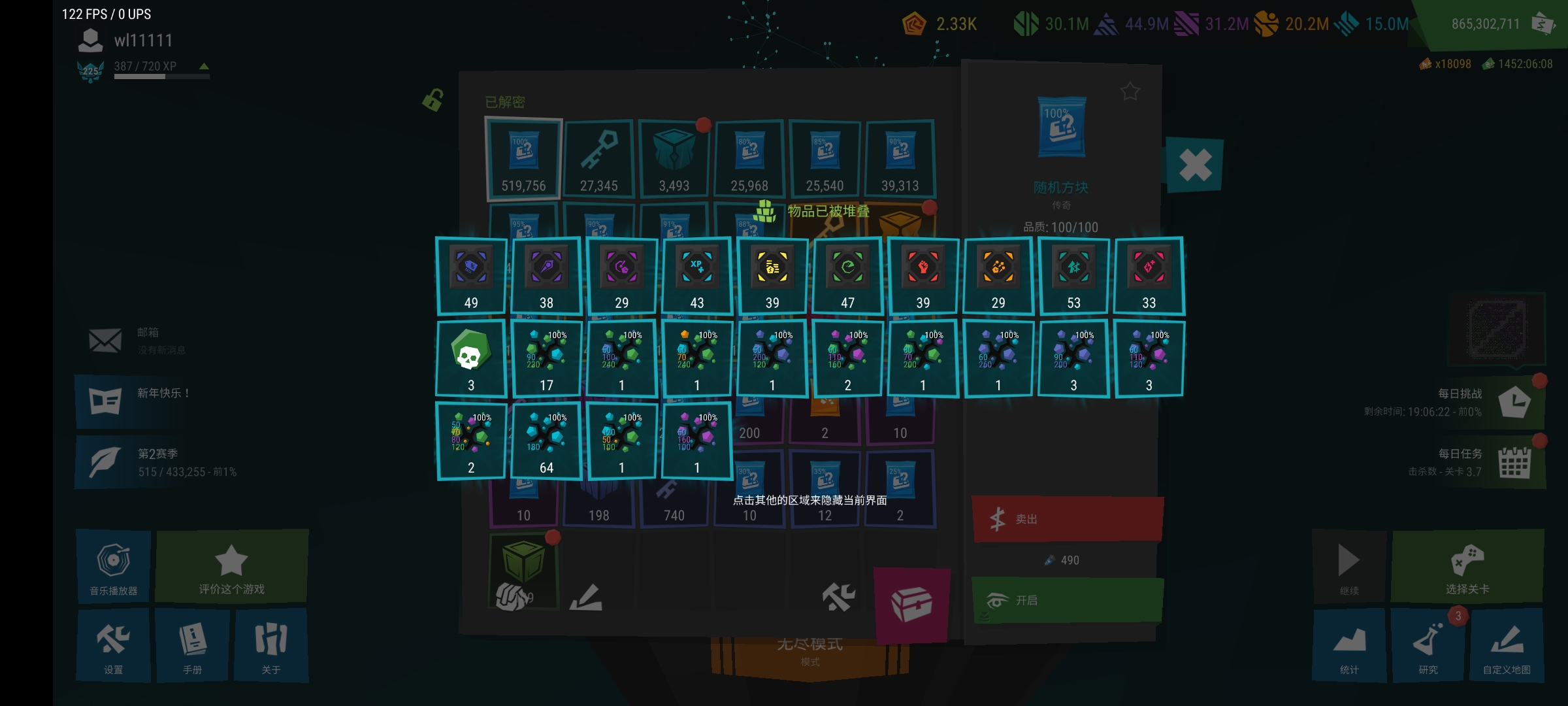The image size is (1568, 706).
Task: Choose the red fist tile with 39
Action: (x=923, y=275)
